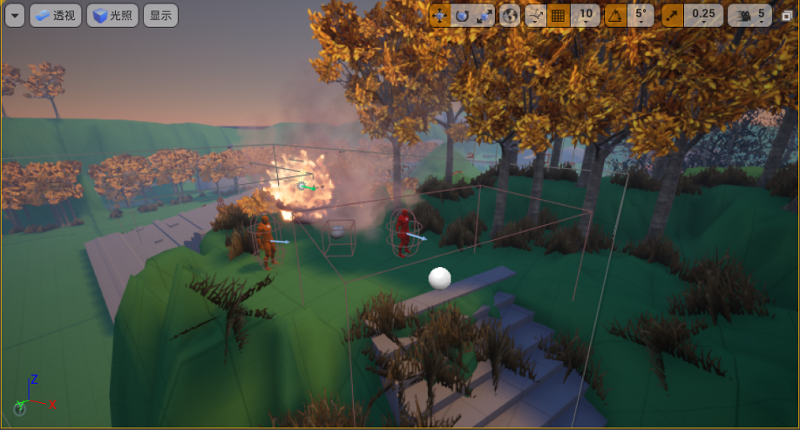Open the 显示 show flags menu
This screenshot has height=430, width=800.
[160, 15]
